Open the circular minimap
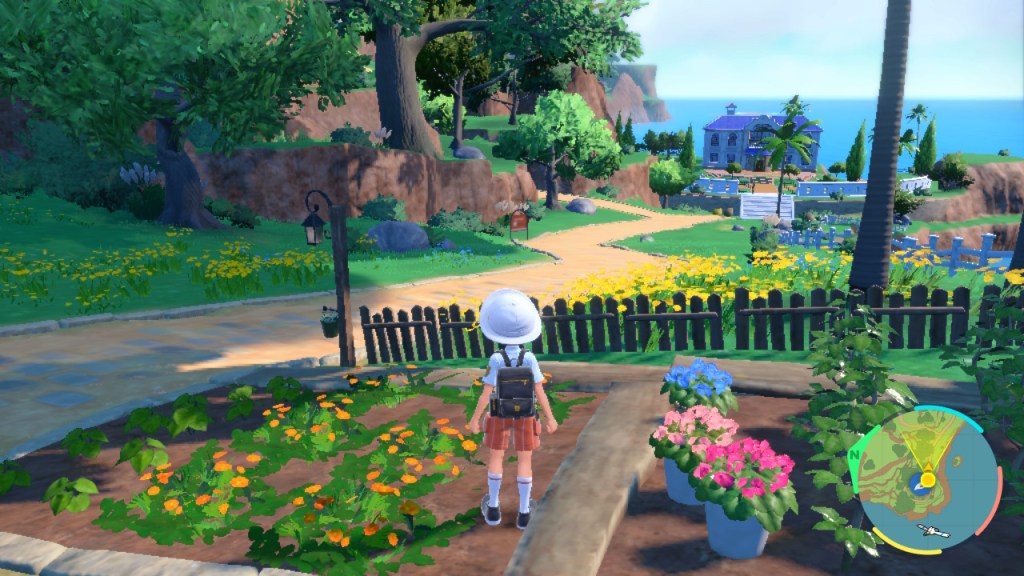Image resolution: width=1024 pixels, height=576 pixels. click(x=927, y=479)
